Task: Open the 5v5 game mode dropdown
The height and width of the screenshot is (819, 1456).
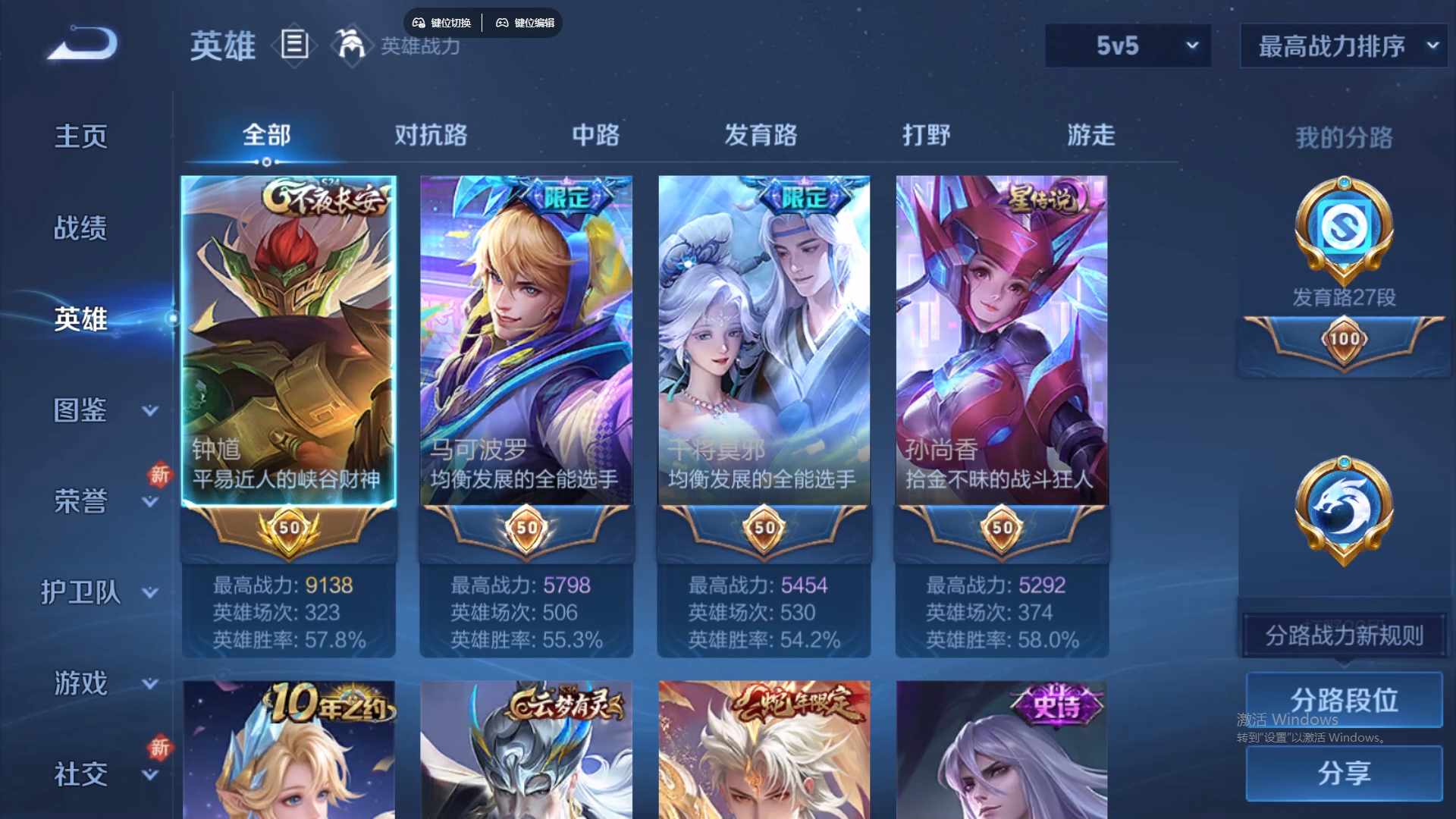Action: click(1128, 45)
